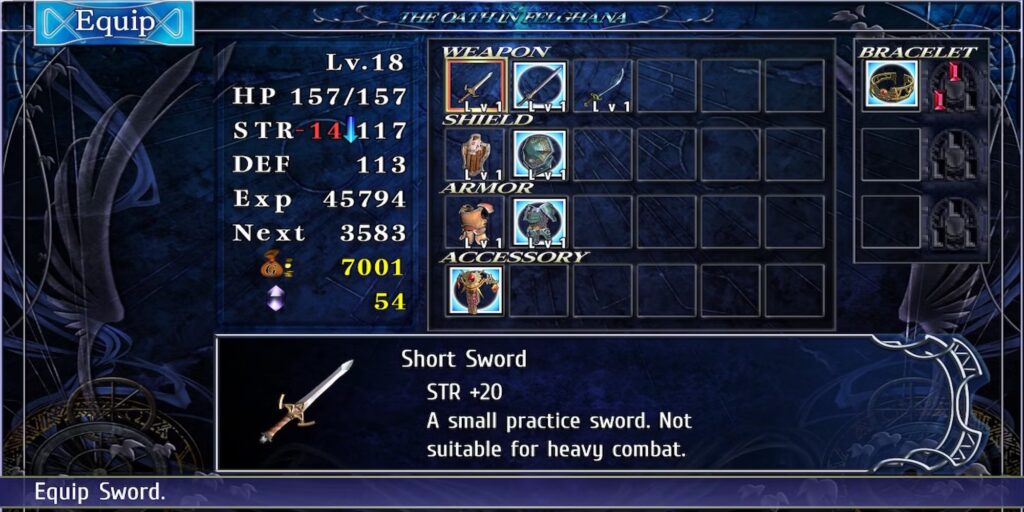
Task: Click the red-gold accessory item slot
Action: pos(476,290)
